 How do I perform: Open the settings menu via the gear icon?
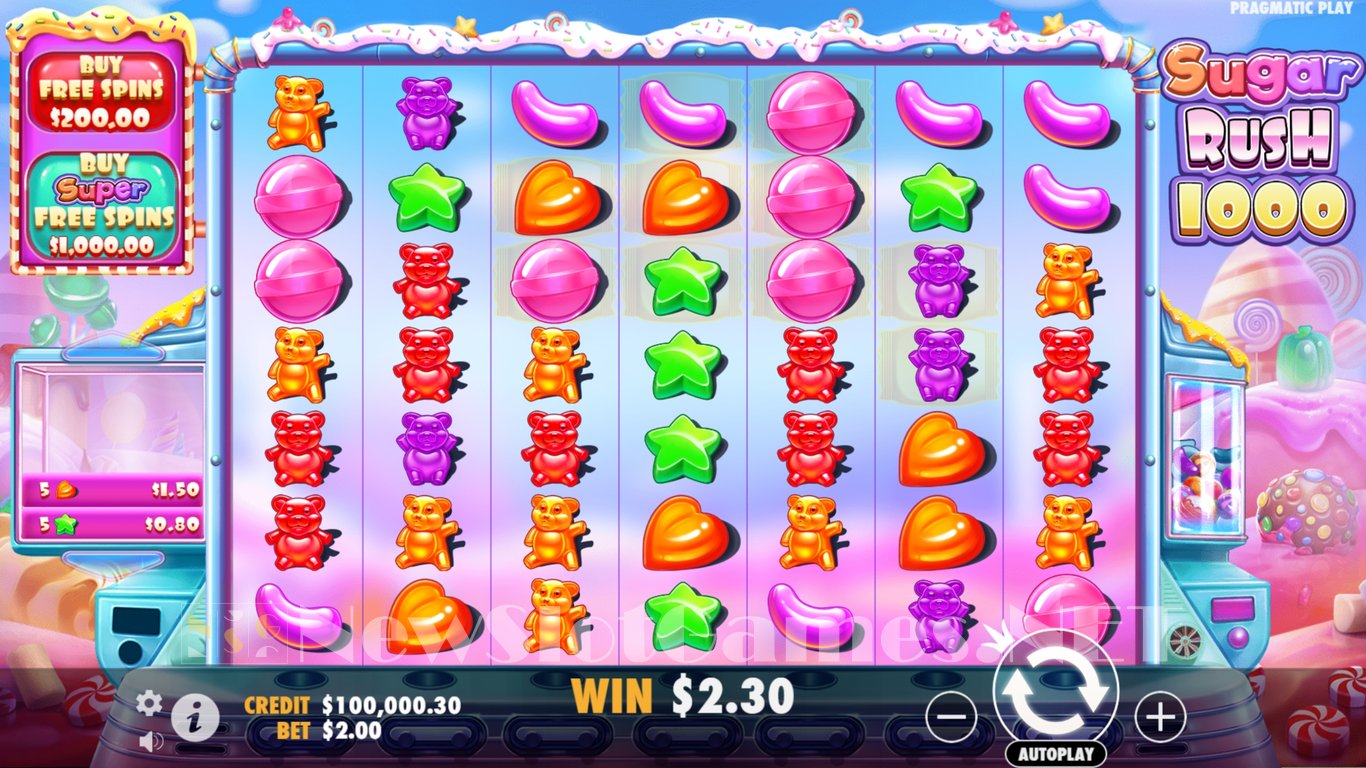[150, 703]
